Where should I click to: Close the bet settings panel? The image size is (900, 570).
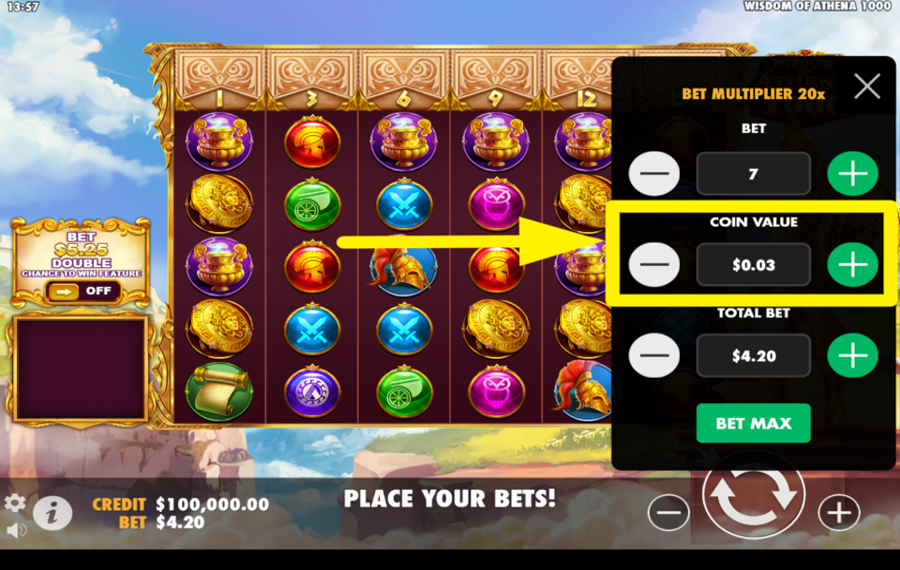point(867,87)
